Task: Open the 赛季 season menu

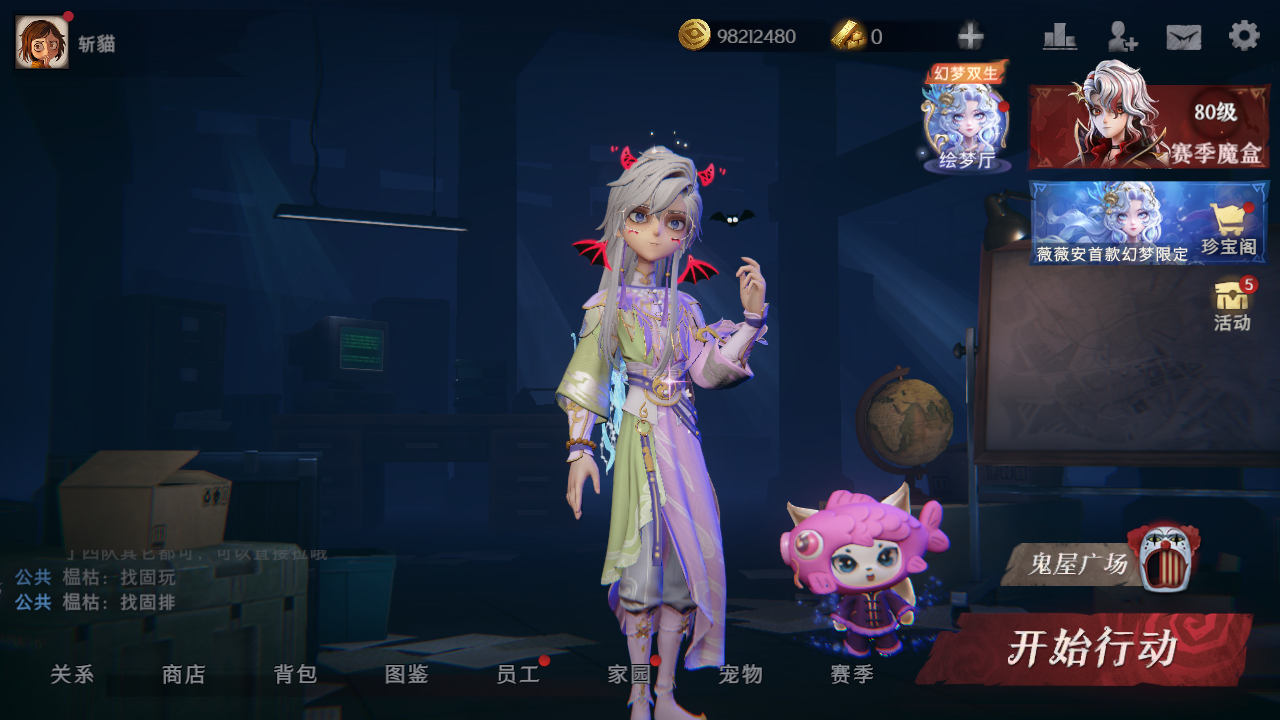Action: click(852, 675)
